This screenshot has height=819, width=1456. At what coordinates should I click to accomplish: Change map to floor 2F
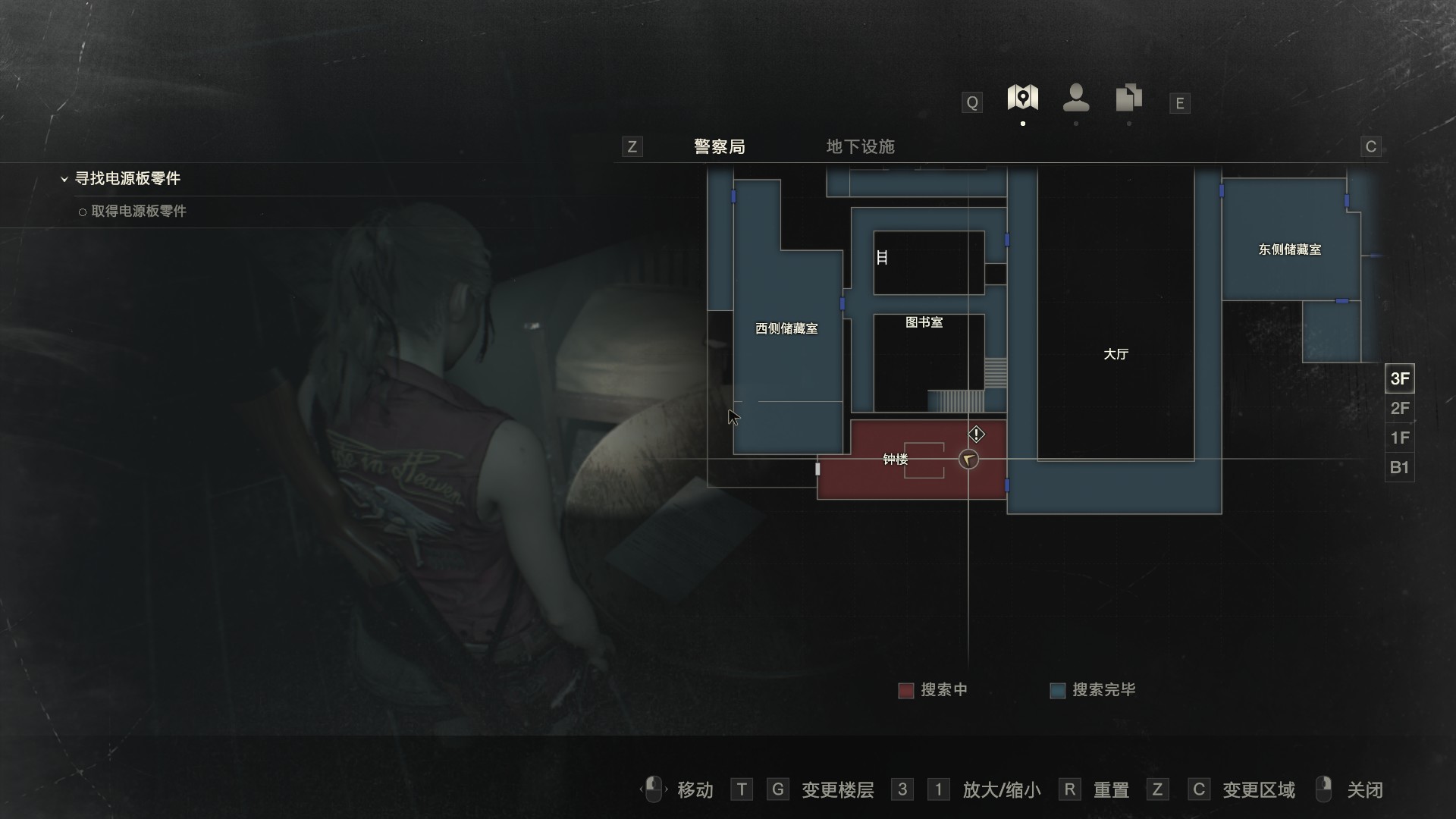[x=1399, y=409]
